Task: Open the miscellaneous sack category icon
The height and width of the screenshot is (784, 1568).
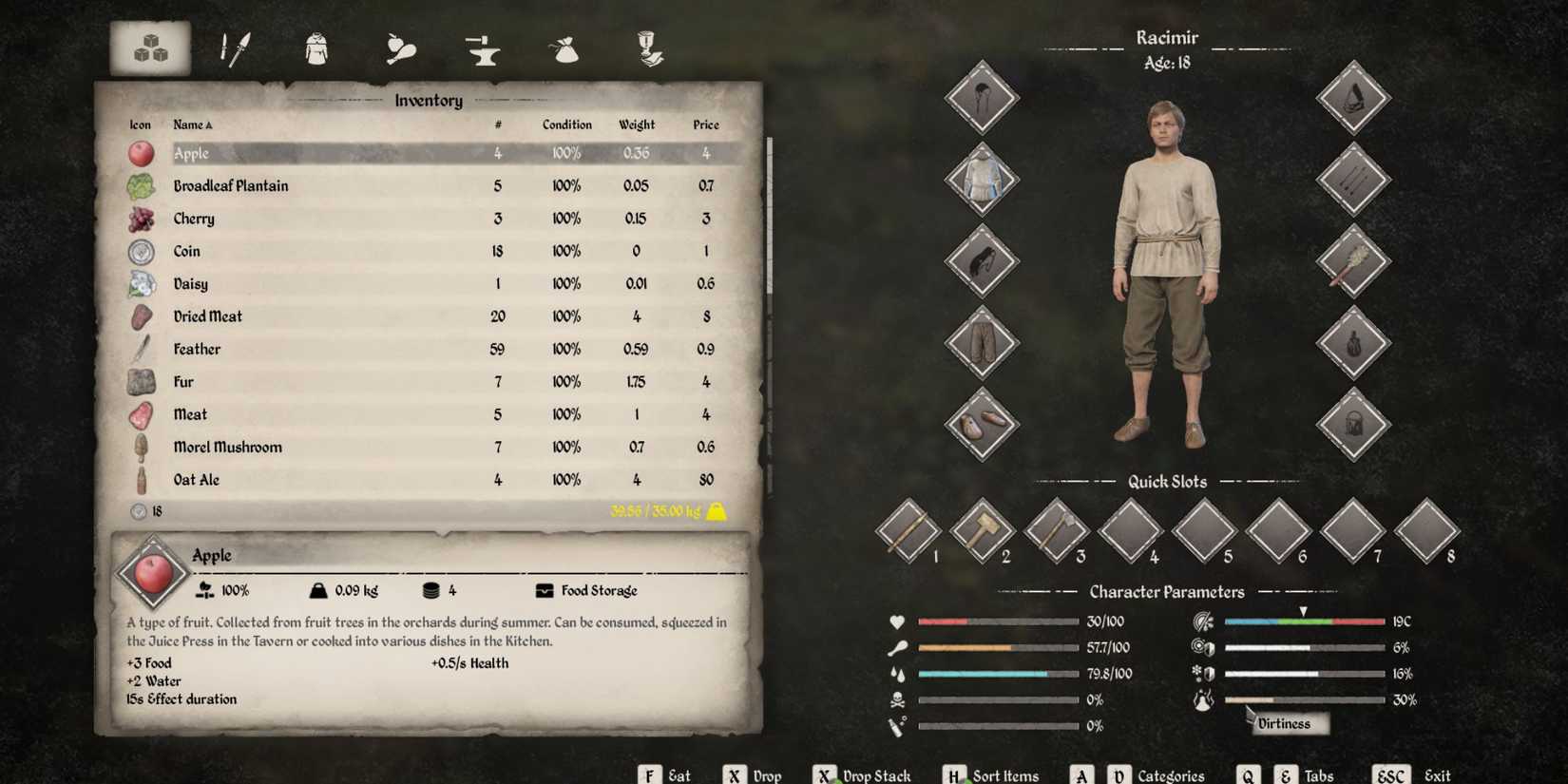Action: 565,49
